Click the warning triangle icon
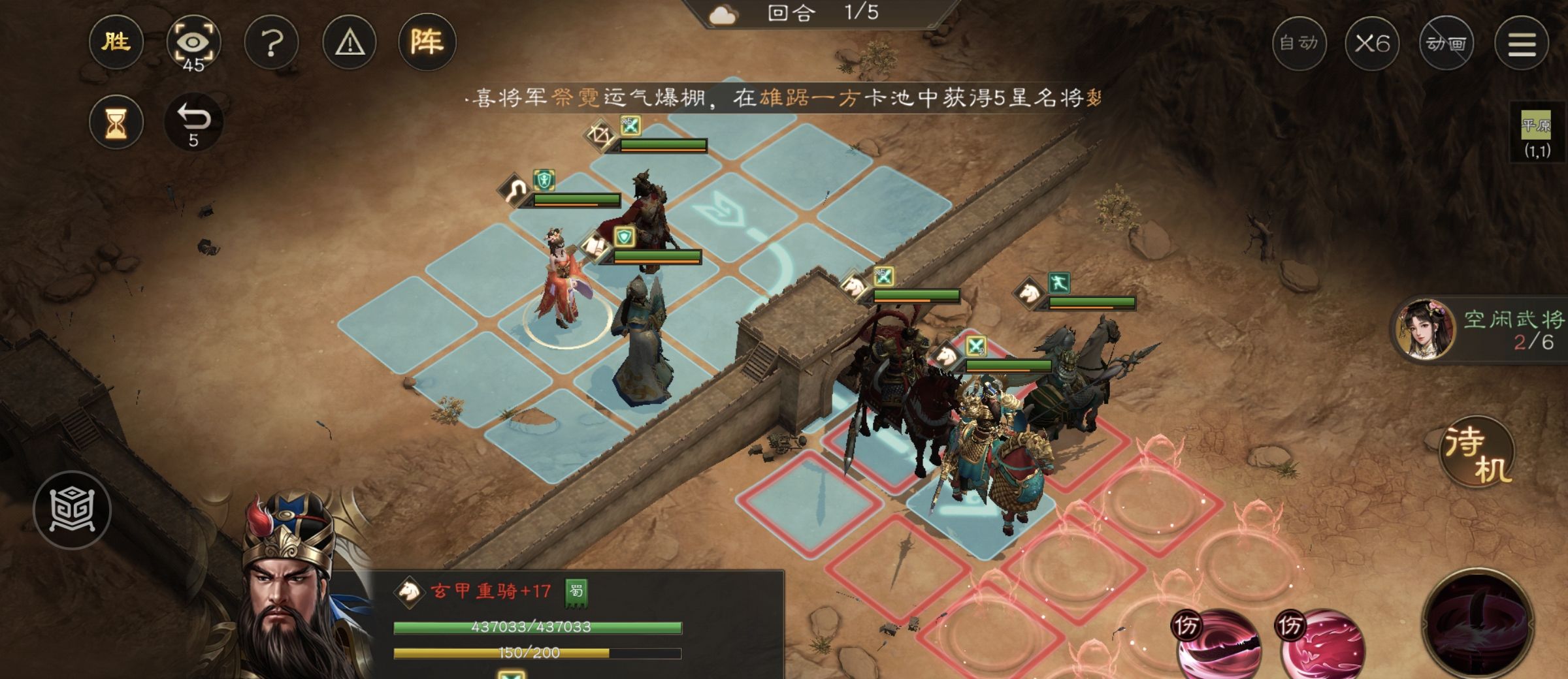This screenshot has width=1568, height=679. point(349,42)
